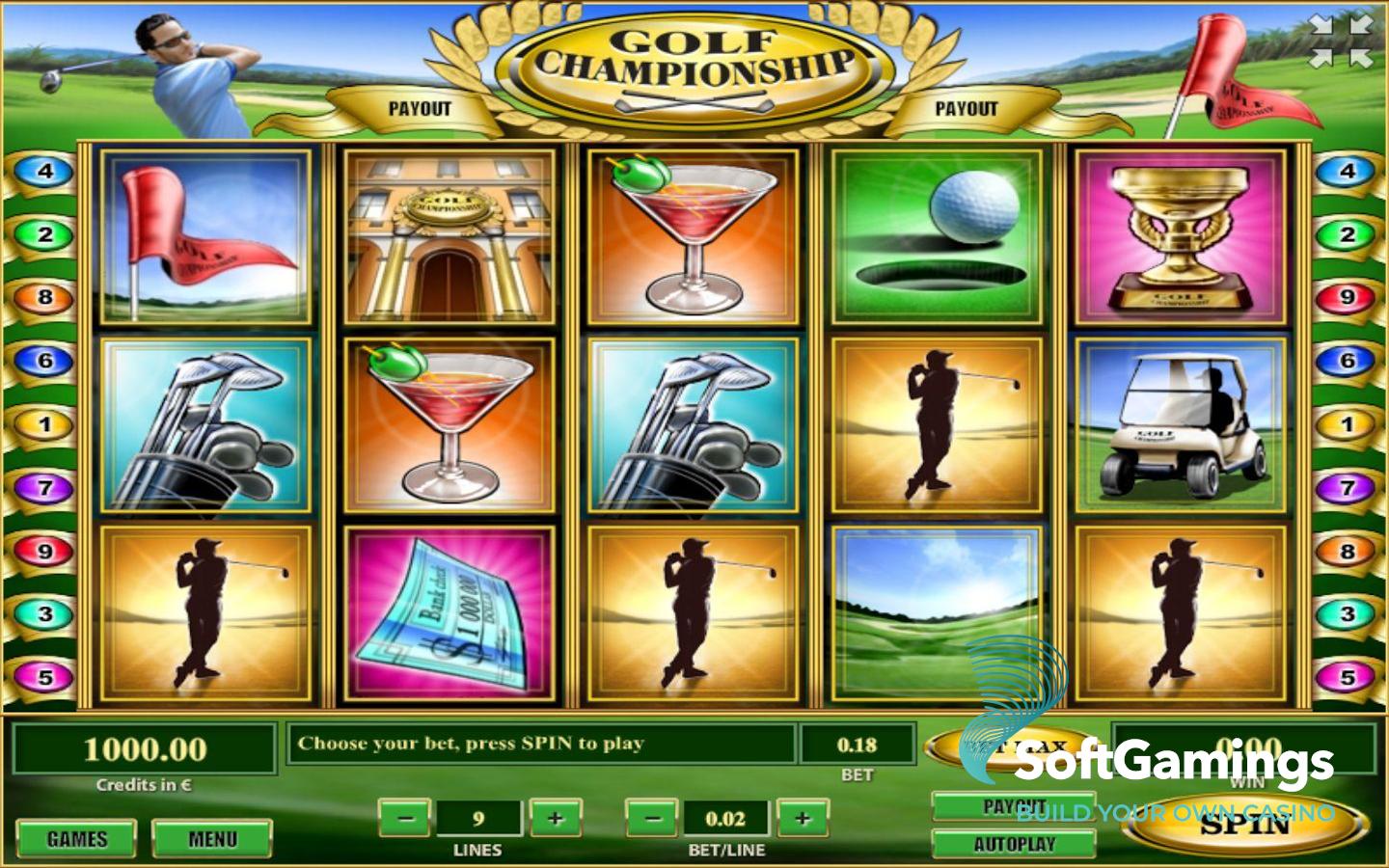Image resolution: width=1389 pixels, height=868 pixels.
Task: Click the minus icon to decrease LINES
Action: pos(404,818)
